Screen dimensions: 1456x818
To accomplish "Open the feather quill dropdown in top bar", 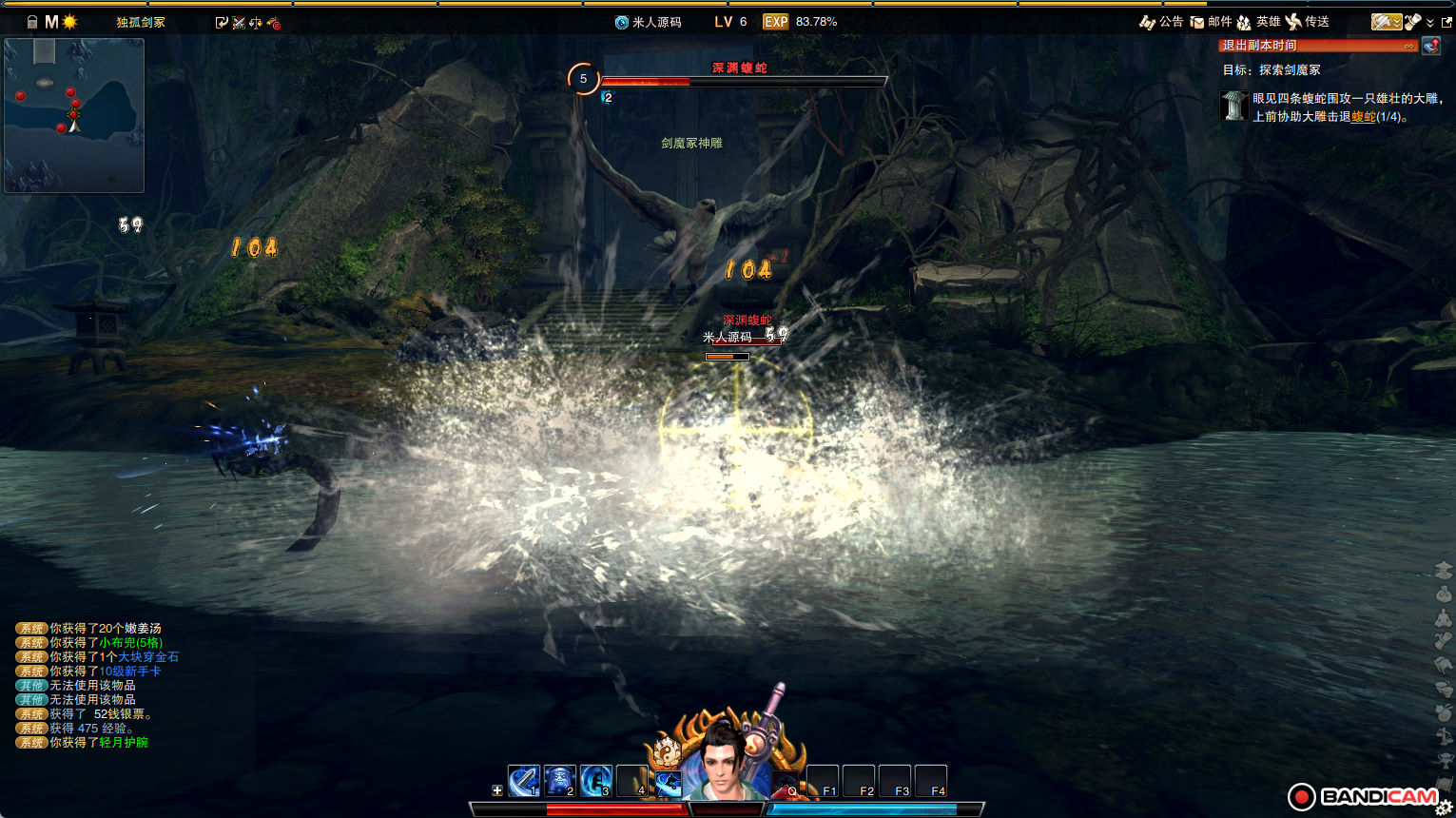I will click(1386, 22).
